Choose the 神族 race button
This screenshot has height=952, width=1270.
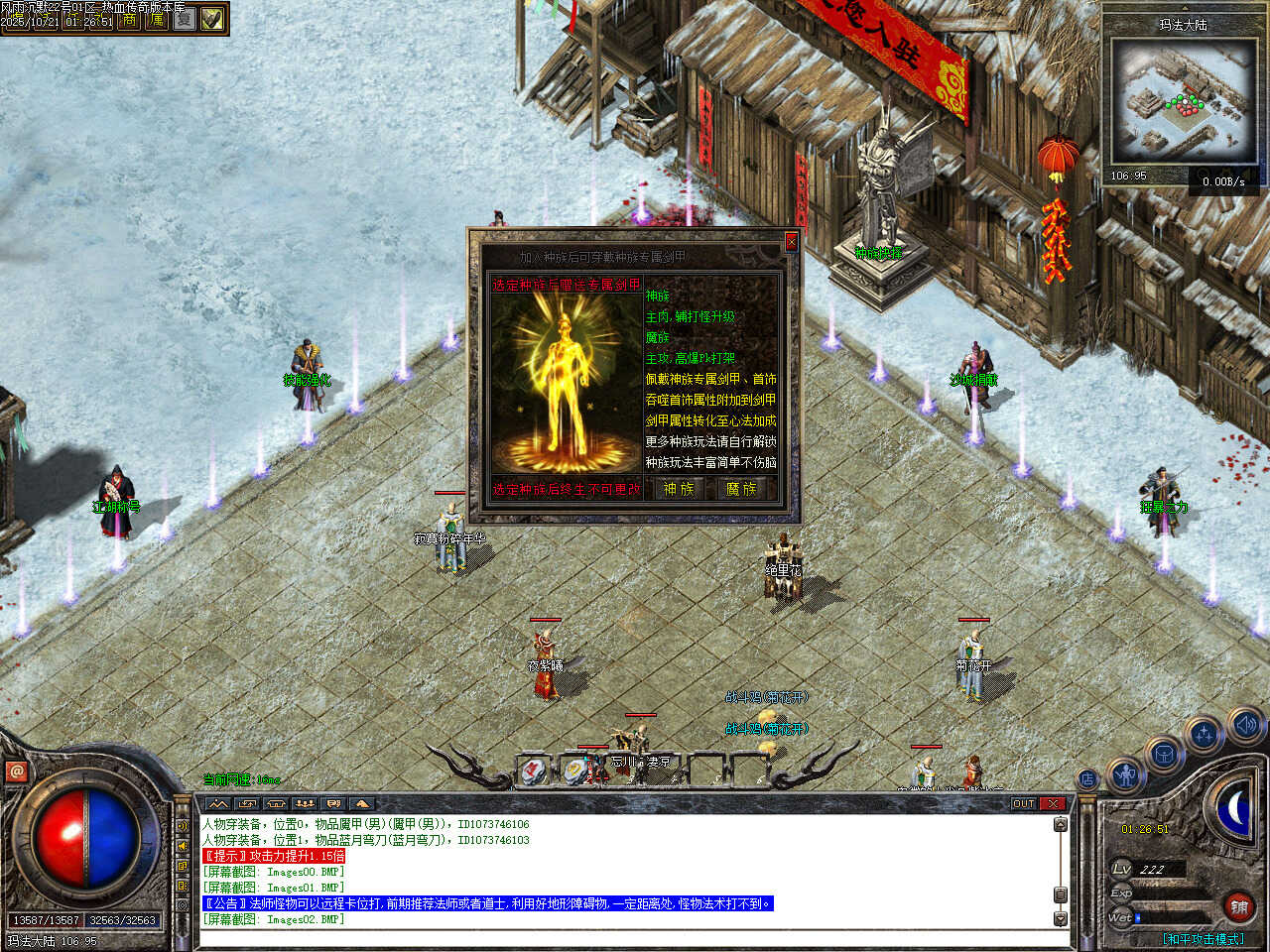(x=679, y=489)
